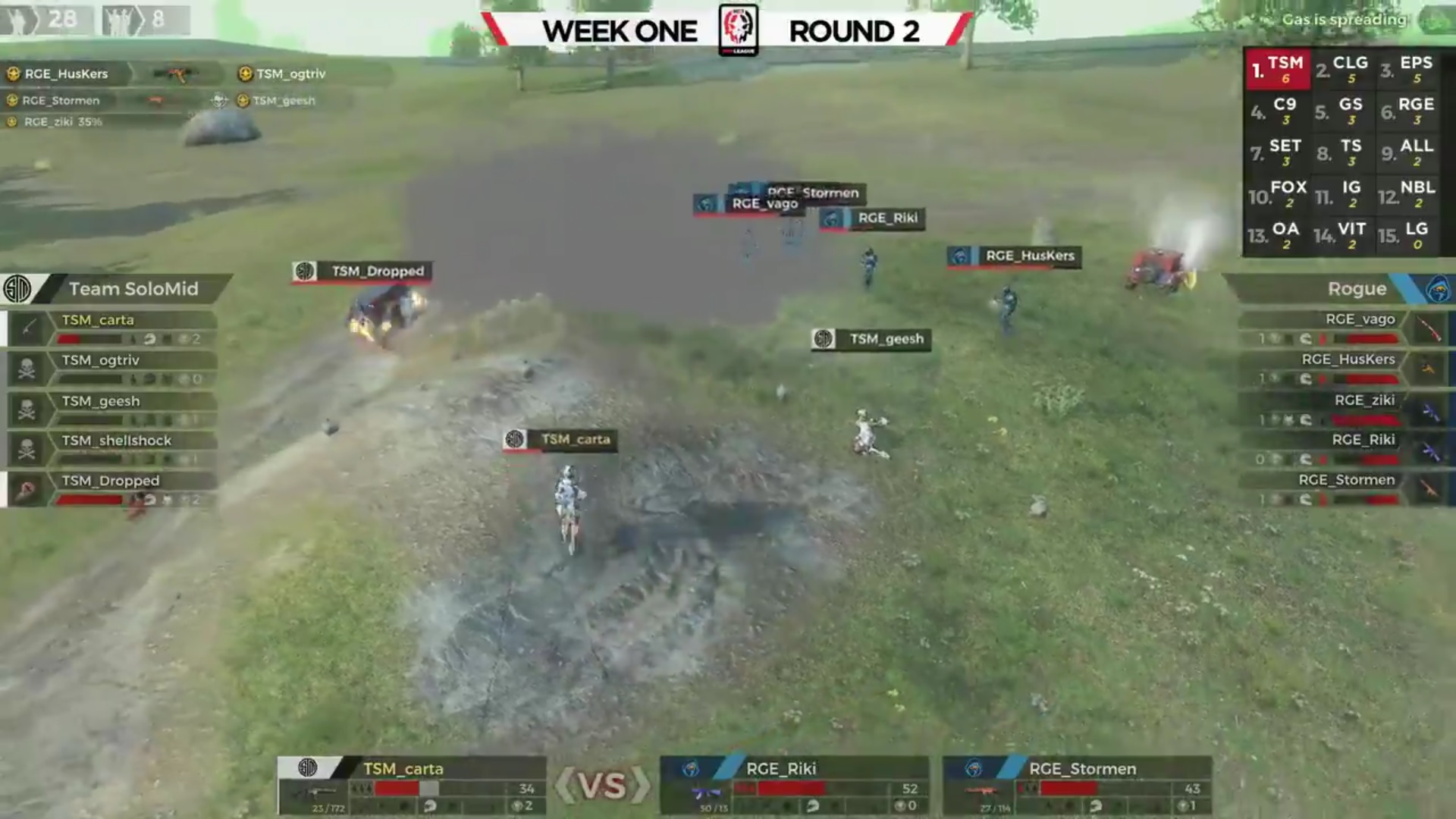This screenshot has width=1456, height=819.
Task: Click RGE_Stormen's crossbow weapon icon
Action: (x=1429, y=488)
